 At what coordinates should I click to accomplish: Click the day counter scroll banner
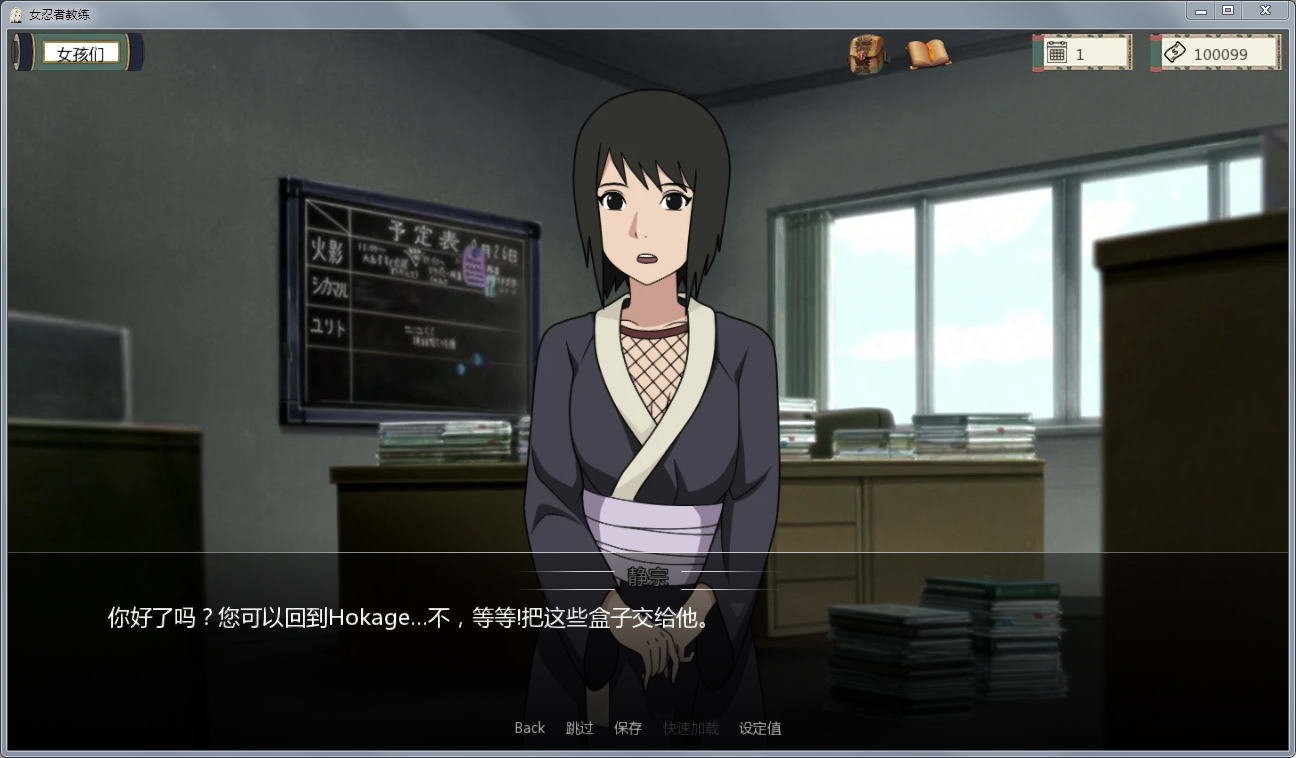click(1082, 52)
